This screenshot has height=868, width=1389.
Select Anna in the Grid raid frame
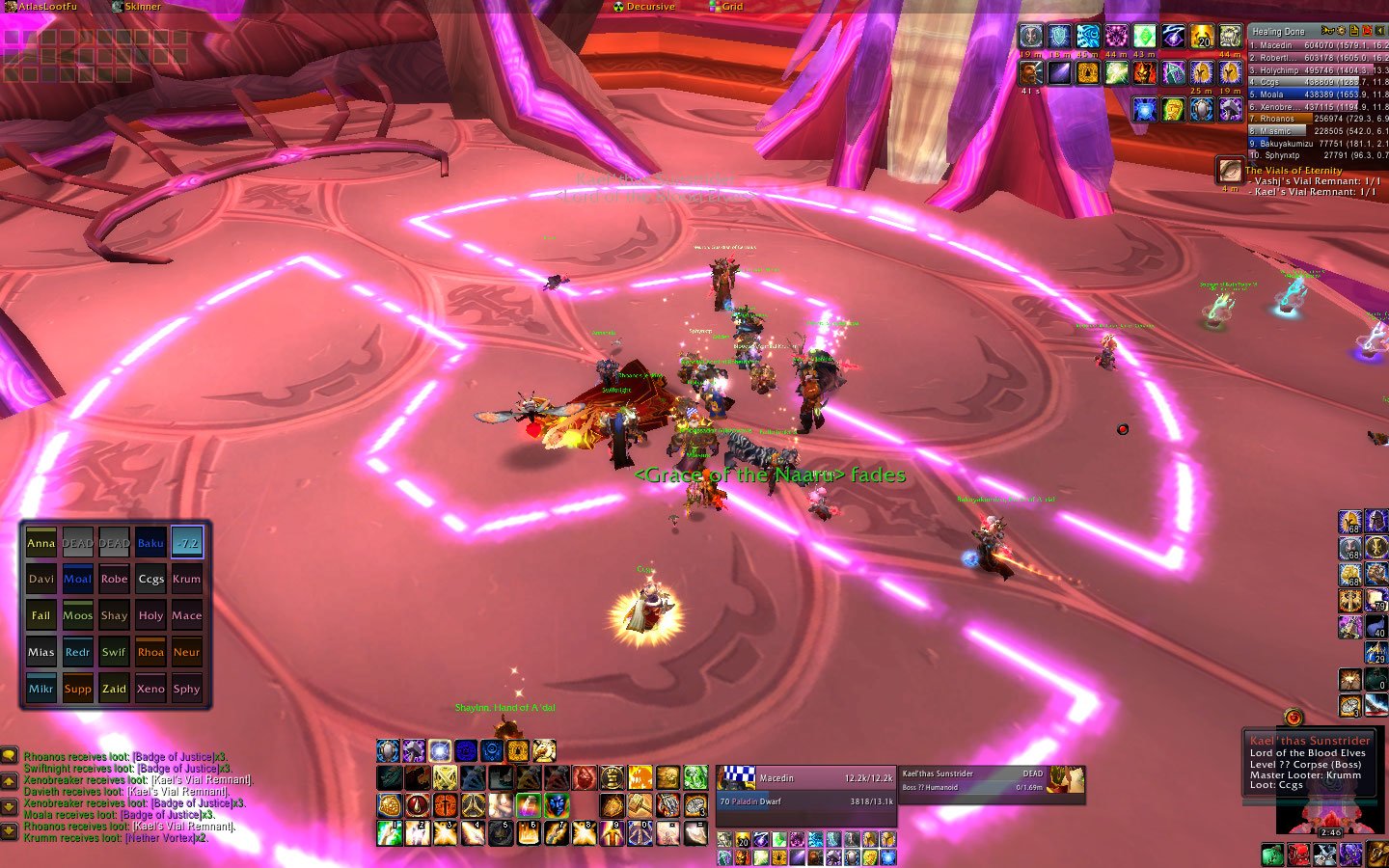41,543
